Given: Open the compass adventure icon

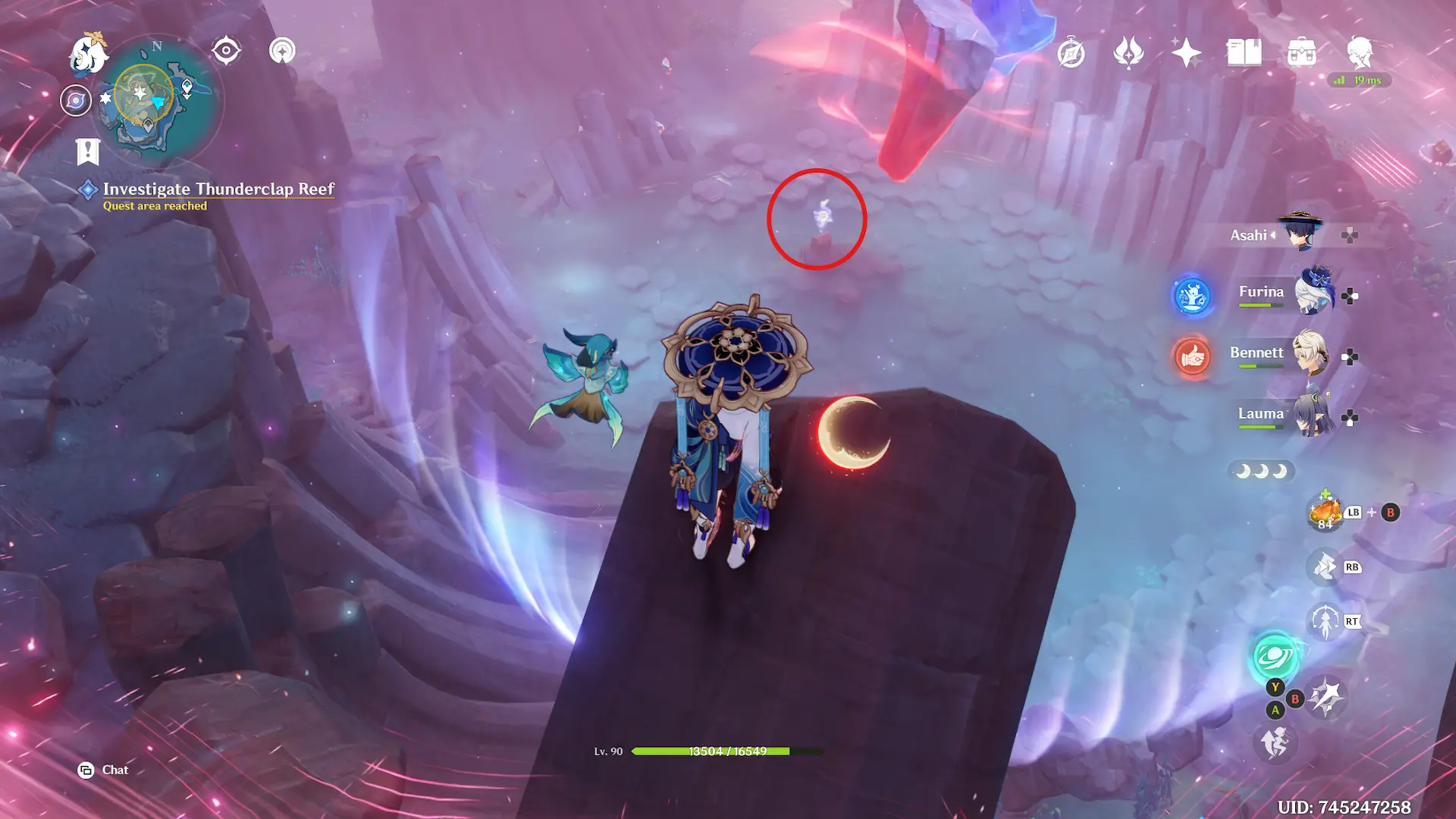Looking at the screenshot, I should pyautogui.click(x=1071, y=53).
